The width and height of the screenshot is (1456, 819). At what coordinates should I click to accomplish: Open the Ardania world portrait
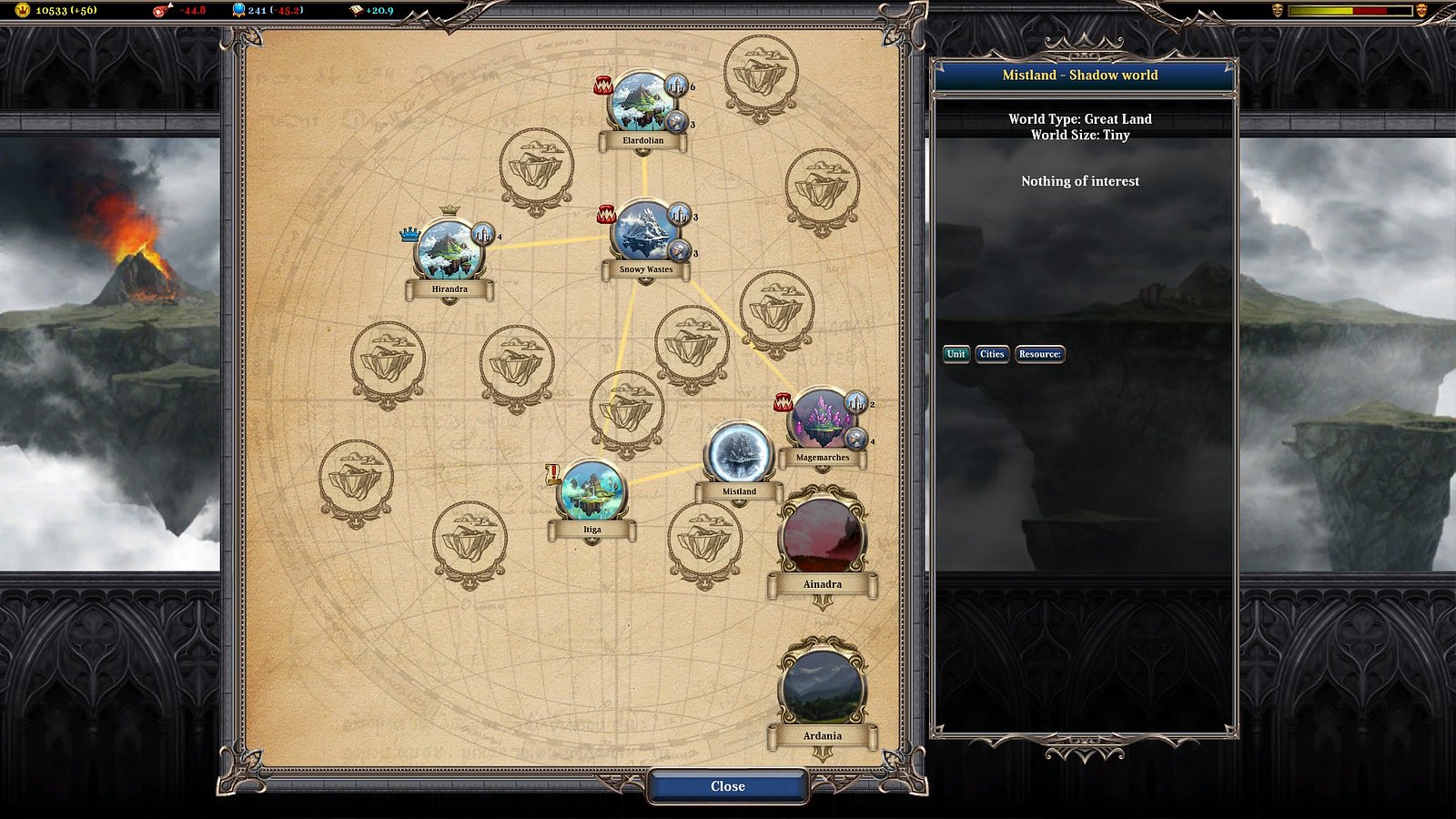[x=822, y=687]
